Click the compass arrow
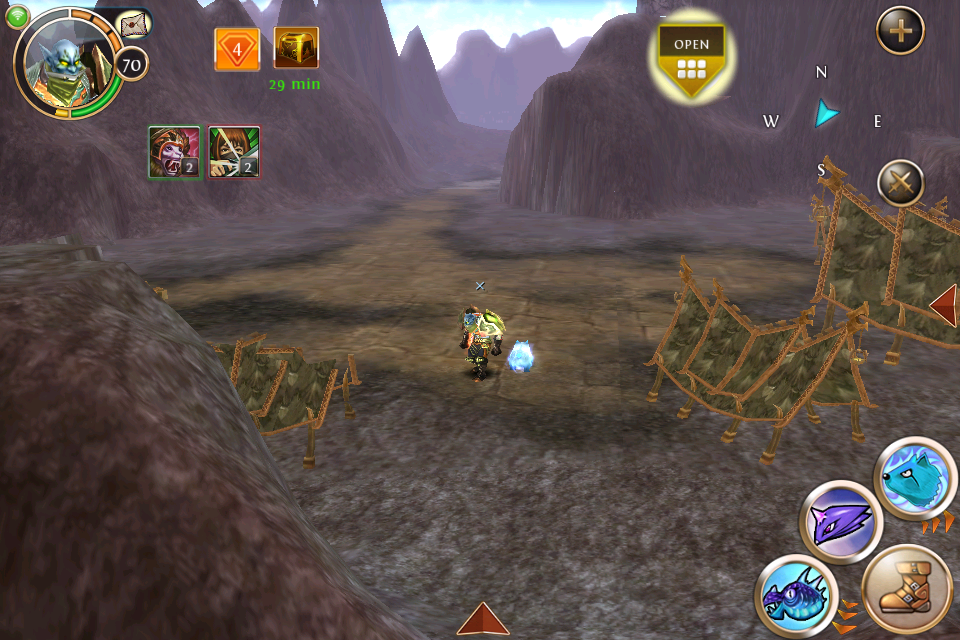 pyautogui.click(x=825, y=114)
